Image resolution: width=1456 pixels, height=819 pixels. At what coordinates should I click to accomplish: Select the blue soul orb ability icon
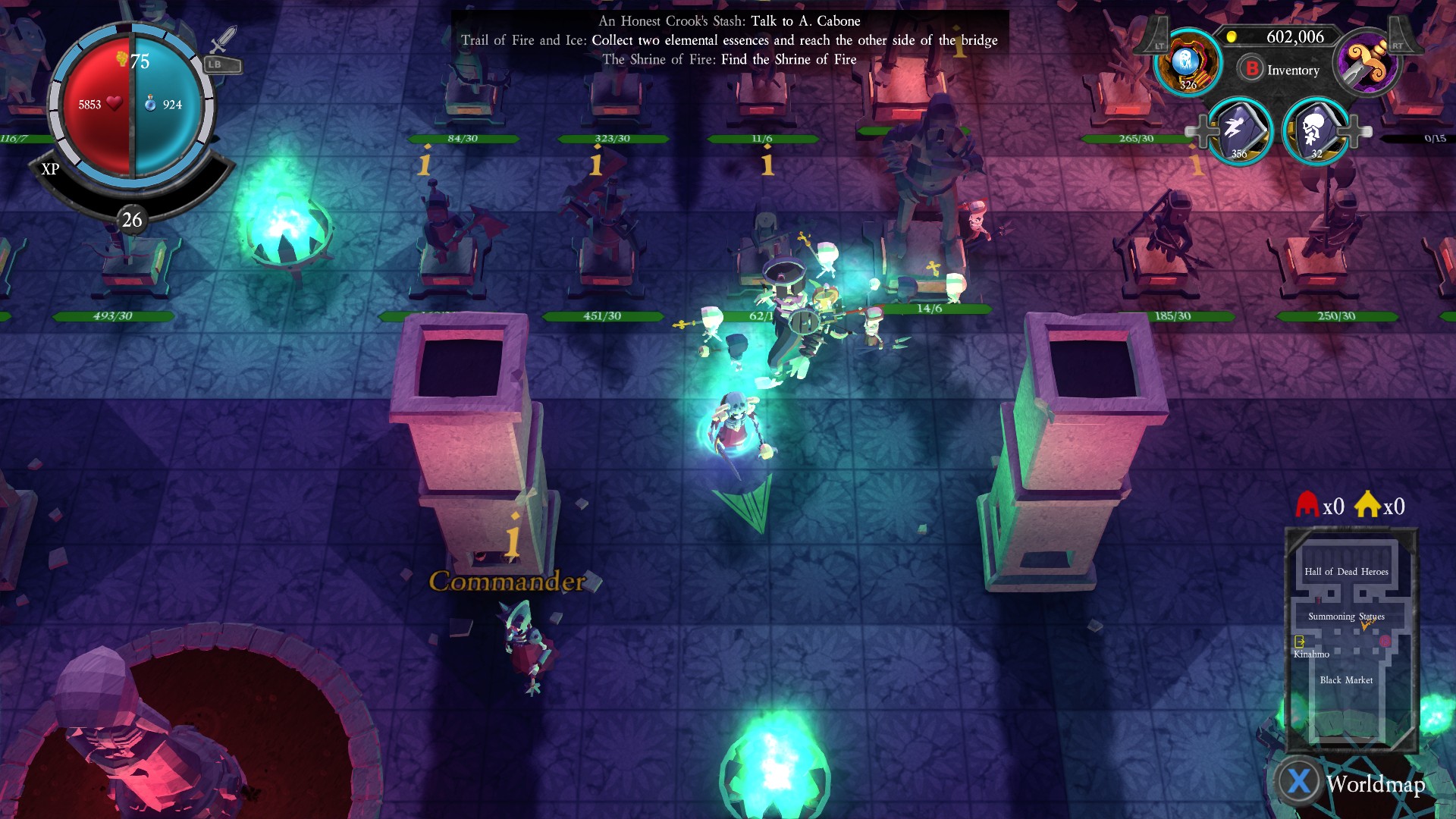1188,63
